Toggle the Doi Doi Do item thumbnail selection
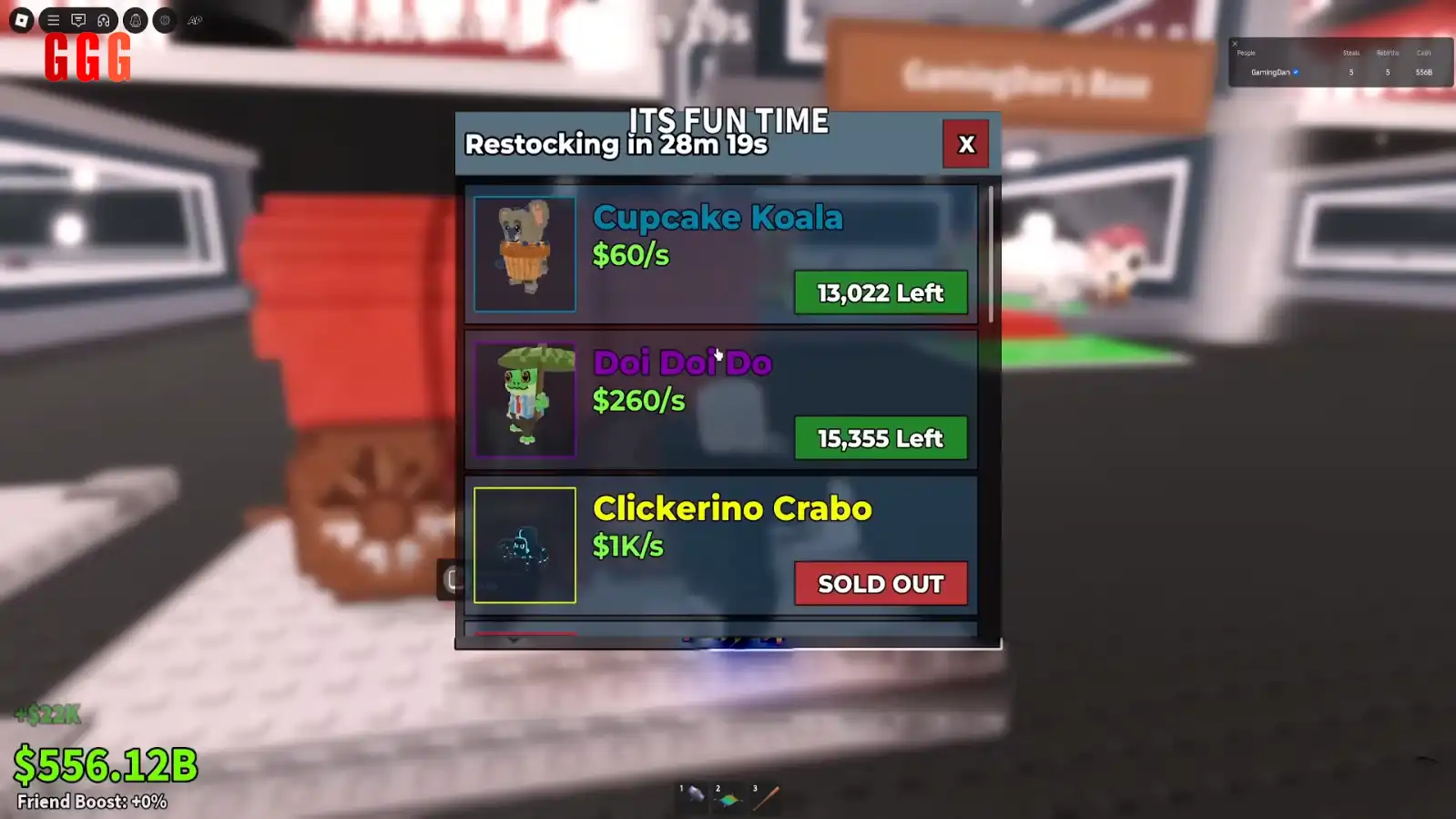 [524, 399]
